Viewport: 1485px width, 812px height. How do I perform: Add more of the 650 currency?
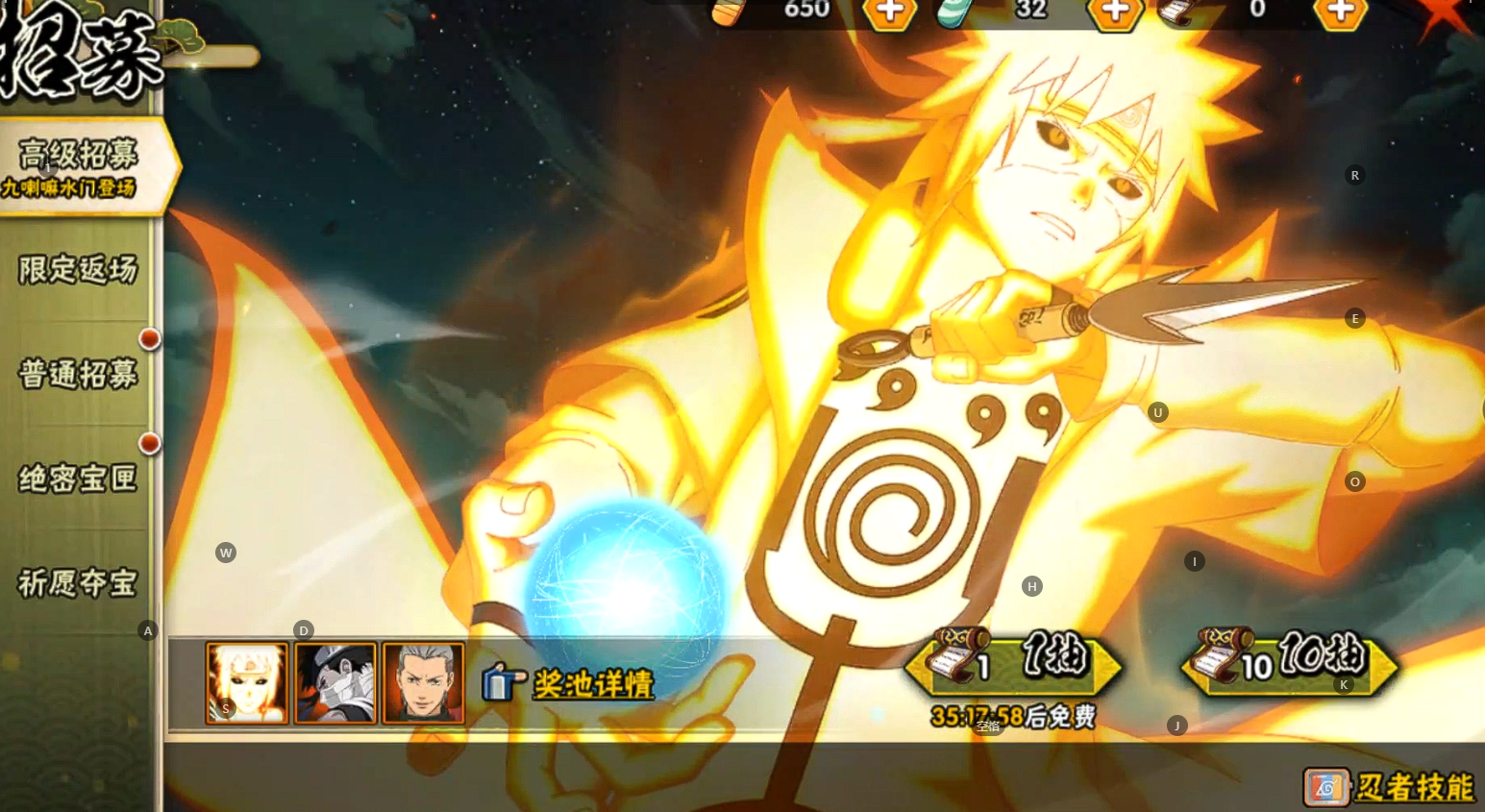click(x=889, y=12)
